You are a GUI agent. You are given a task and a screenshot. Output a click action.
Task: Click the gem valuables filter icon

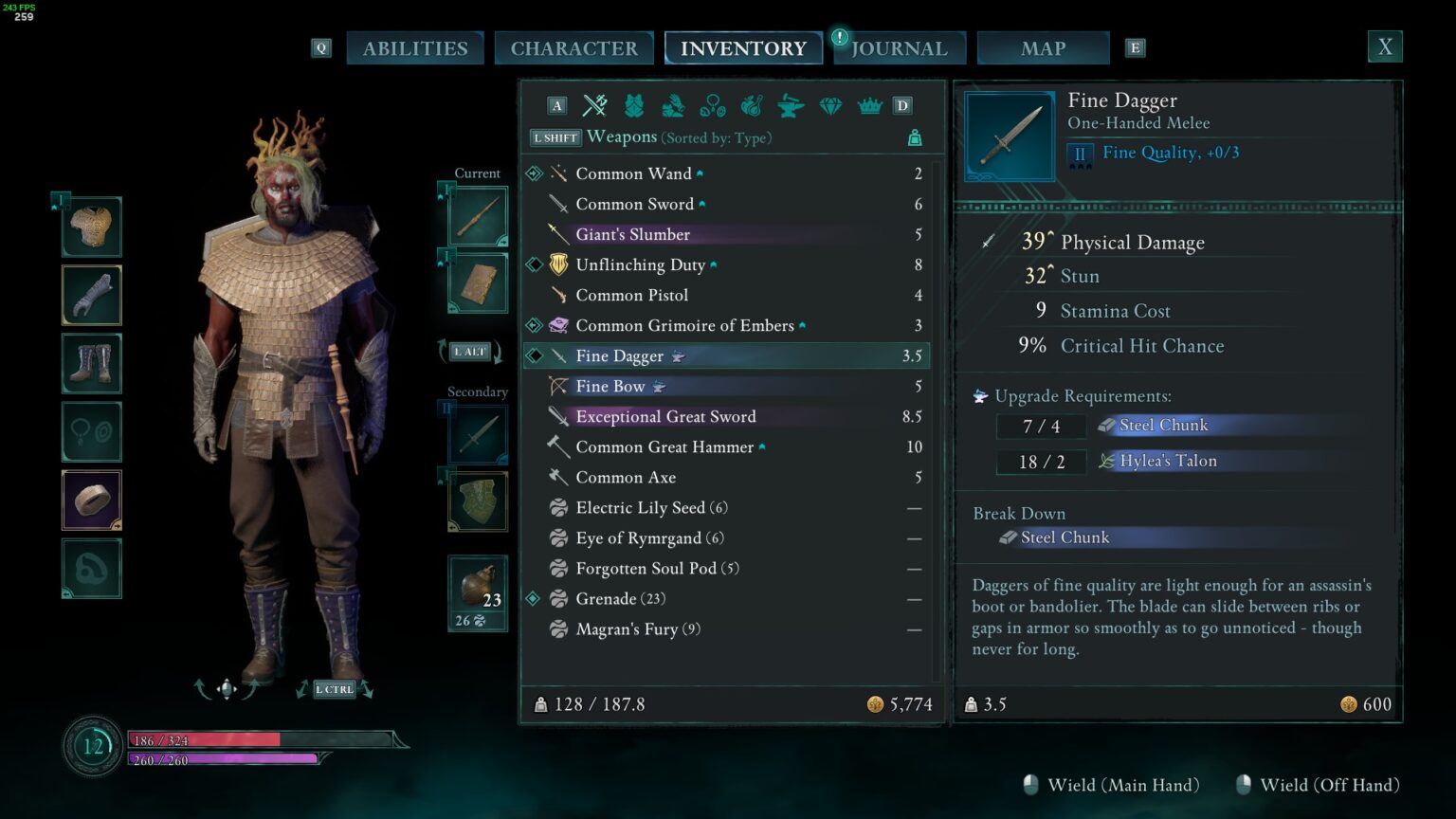830,106
